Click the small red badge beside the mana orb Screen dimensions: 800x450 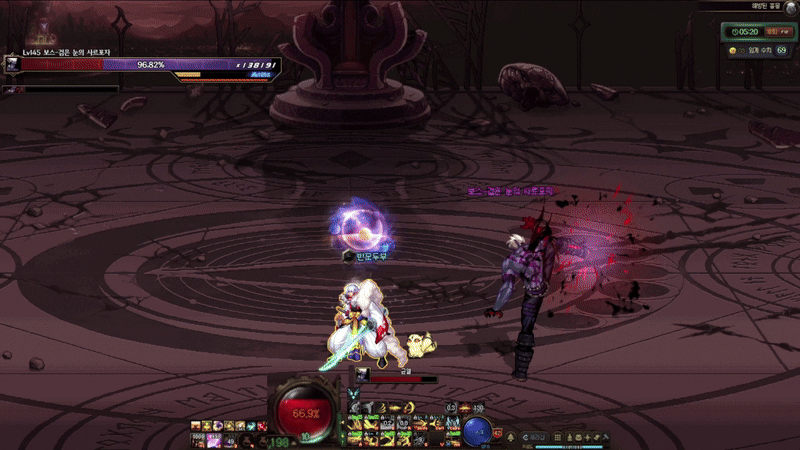(x=497, y=433)
